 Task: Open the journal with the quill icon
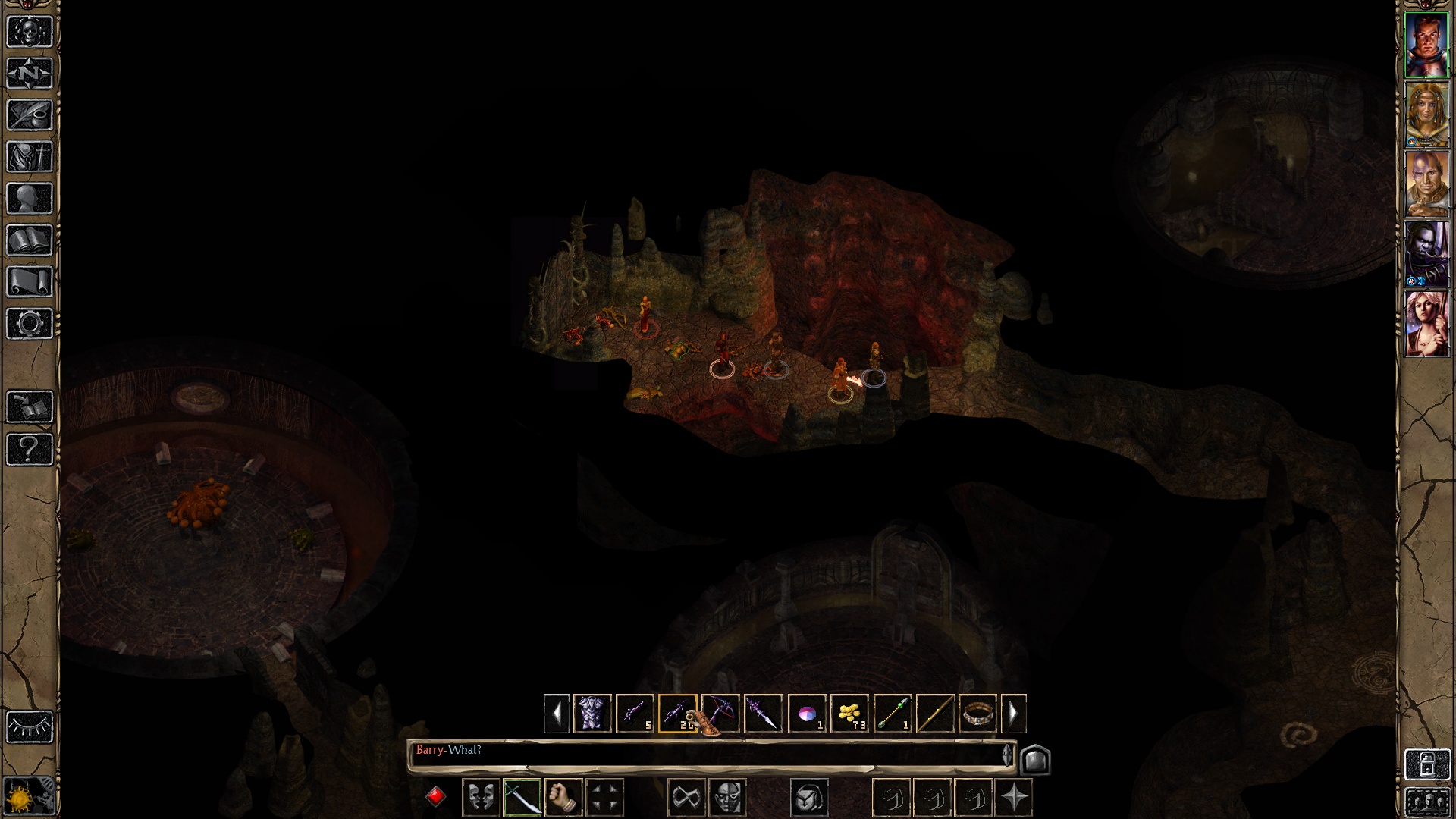(30, 115)
